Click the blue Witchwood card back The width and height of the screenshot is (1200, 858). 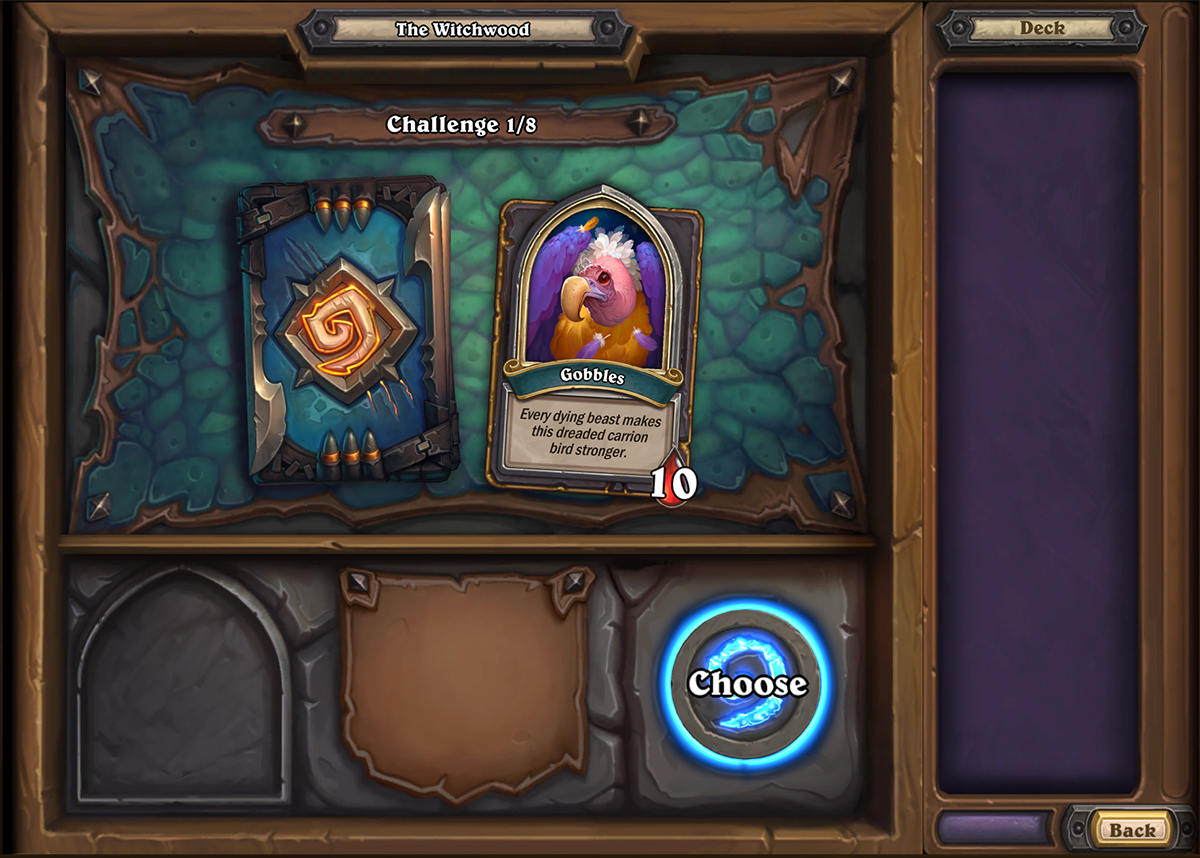(347, 329)
